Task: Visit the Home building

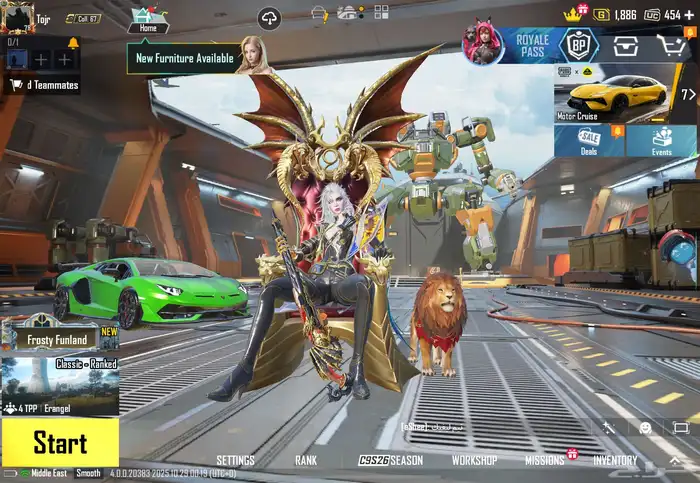Action: [x=147, y=19]
